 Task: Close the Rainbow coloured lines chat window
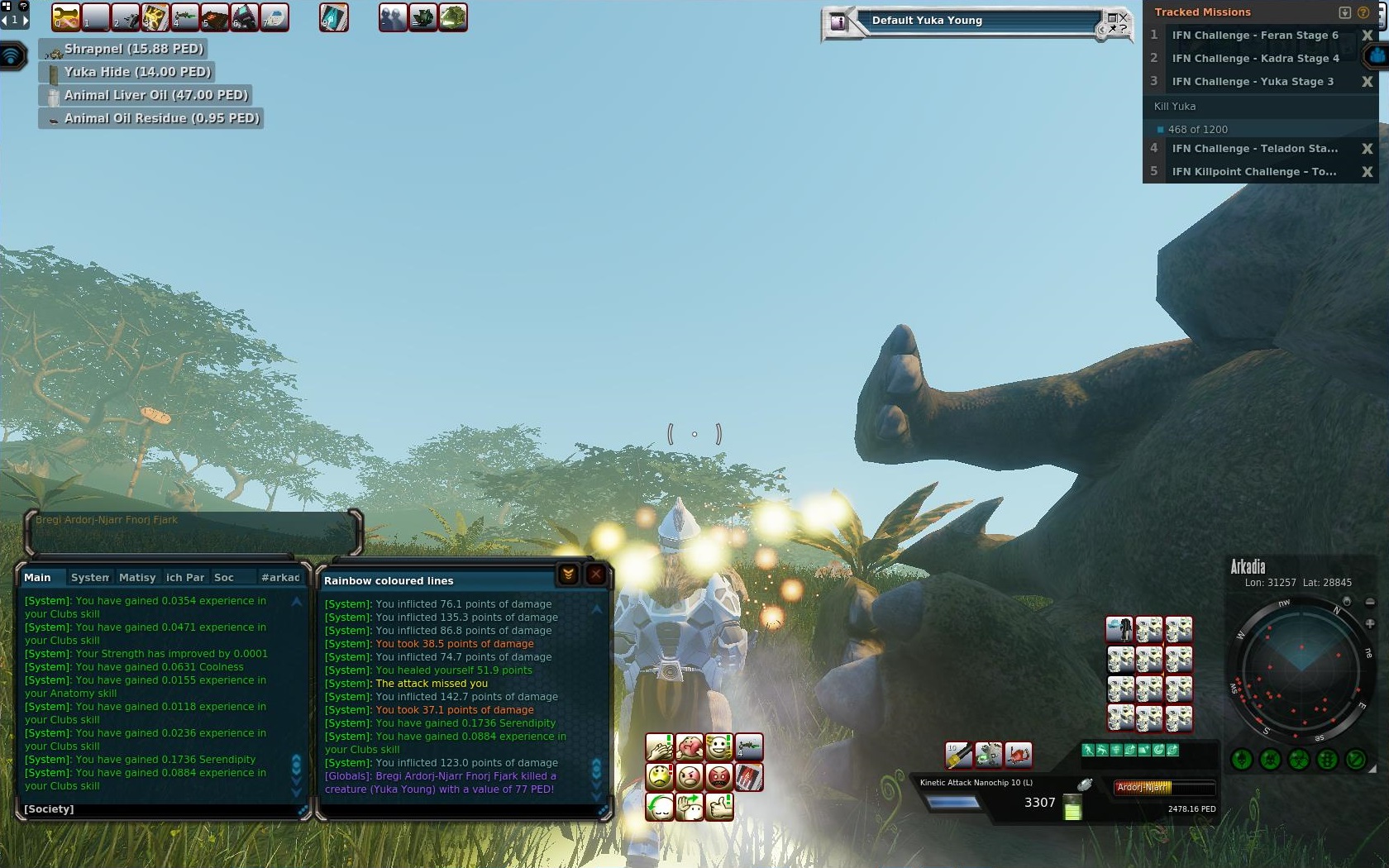596,575
